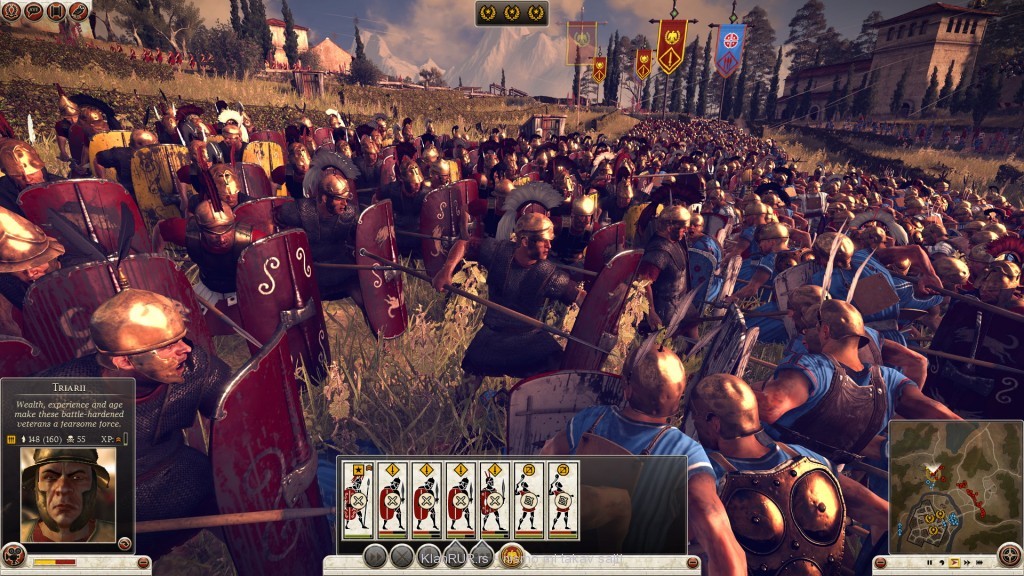Select the plumed-helmet swordsman unit card
1024x576 pixels.
494,500
